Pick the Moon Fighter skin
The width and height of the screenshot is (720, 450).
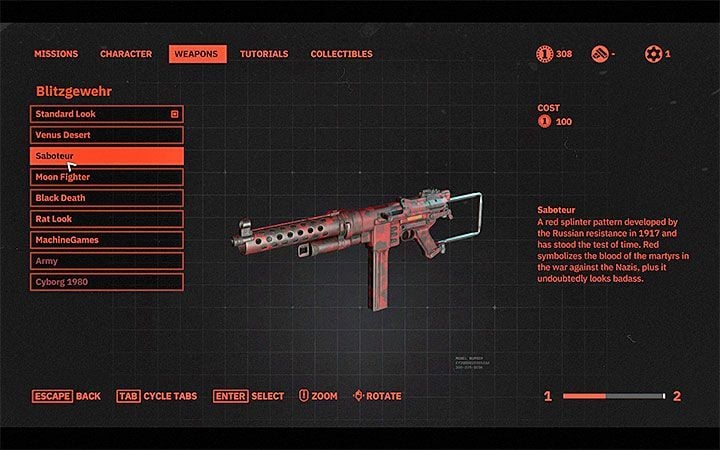(106, 177)
